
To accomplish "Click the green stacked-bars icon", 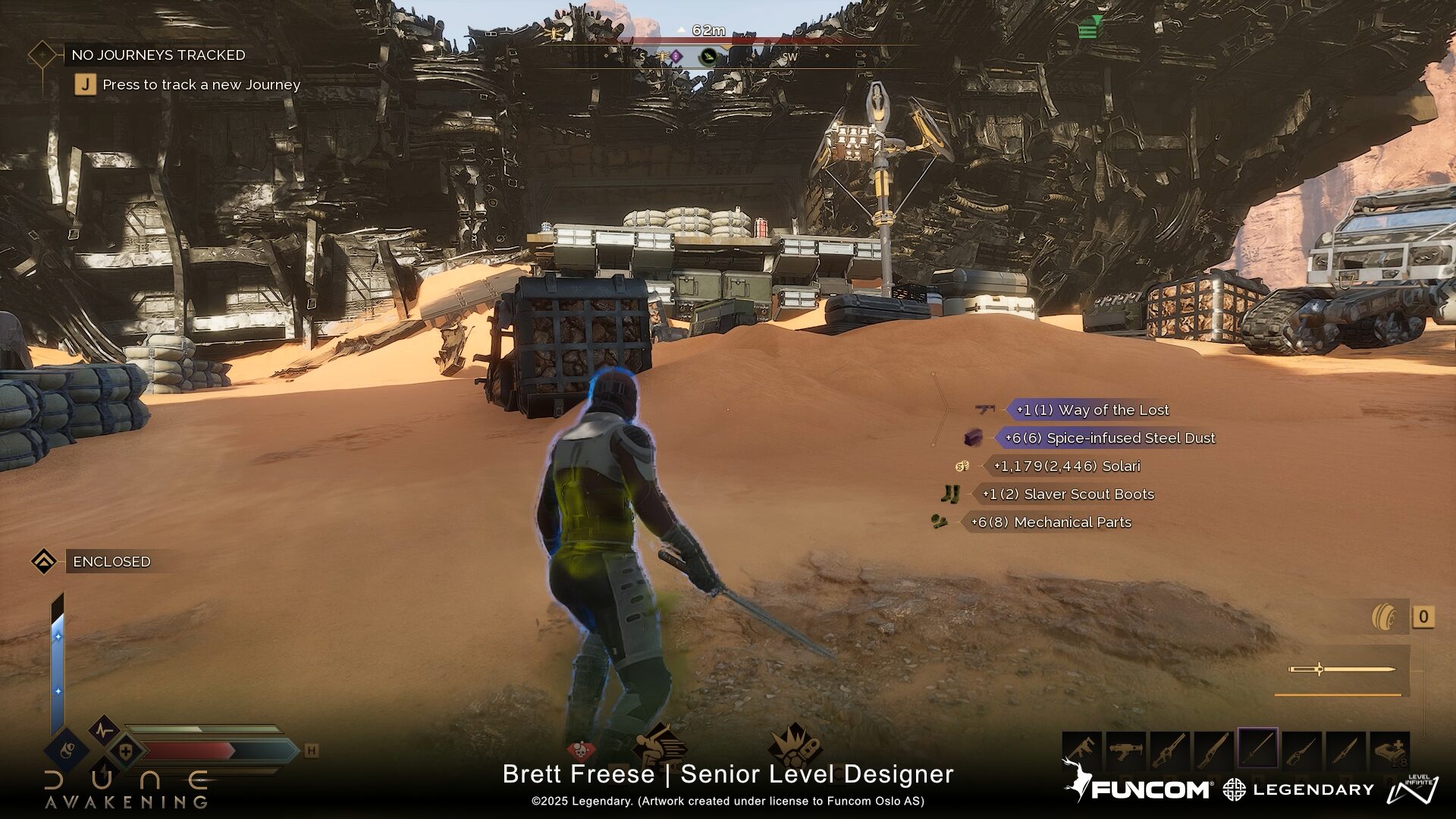I will pos(1089,29).
